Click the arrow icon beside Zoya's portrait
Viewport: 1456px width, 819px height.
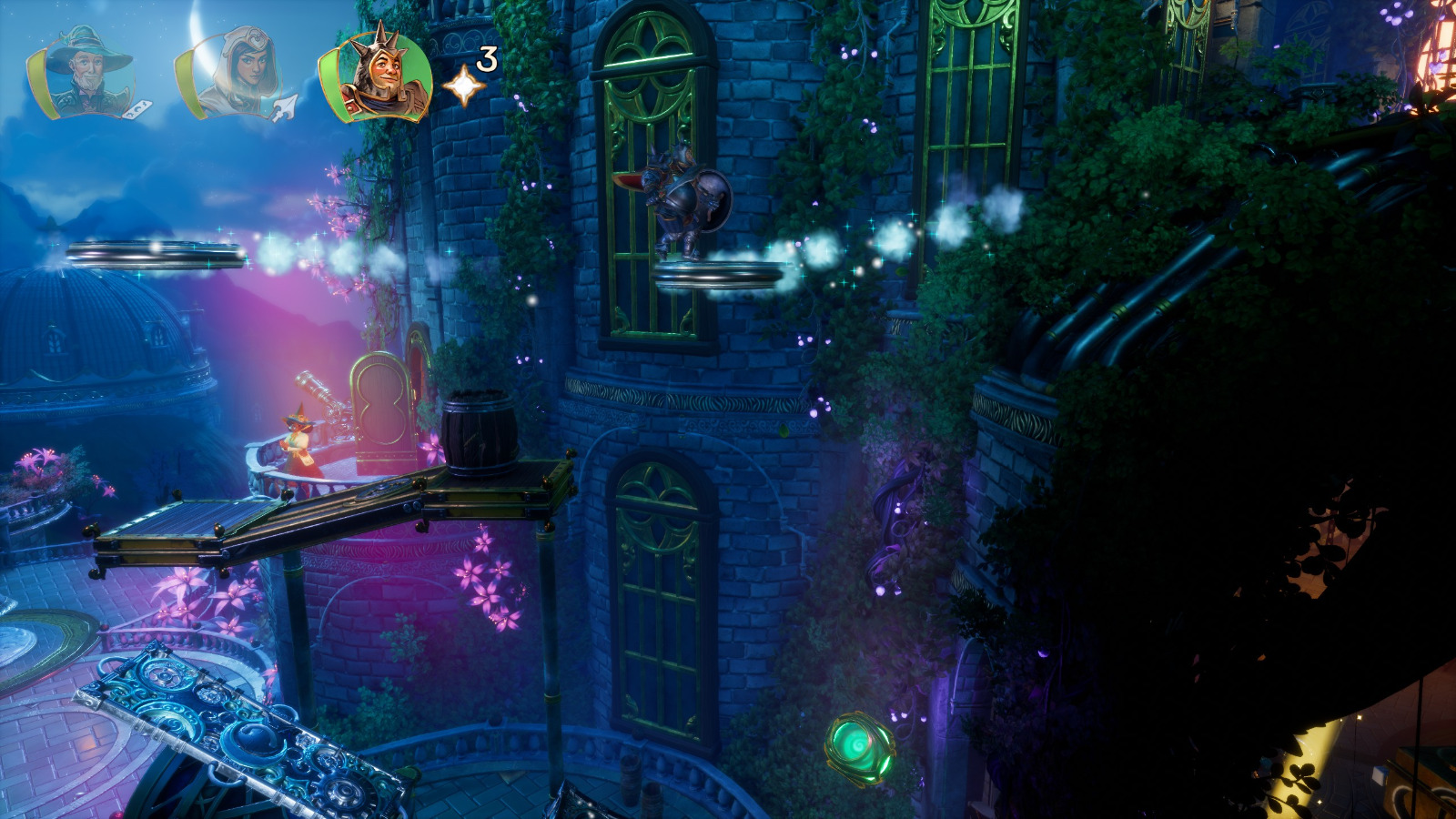[x=282, y=109]
